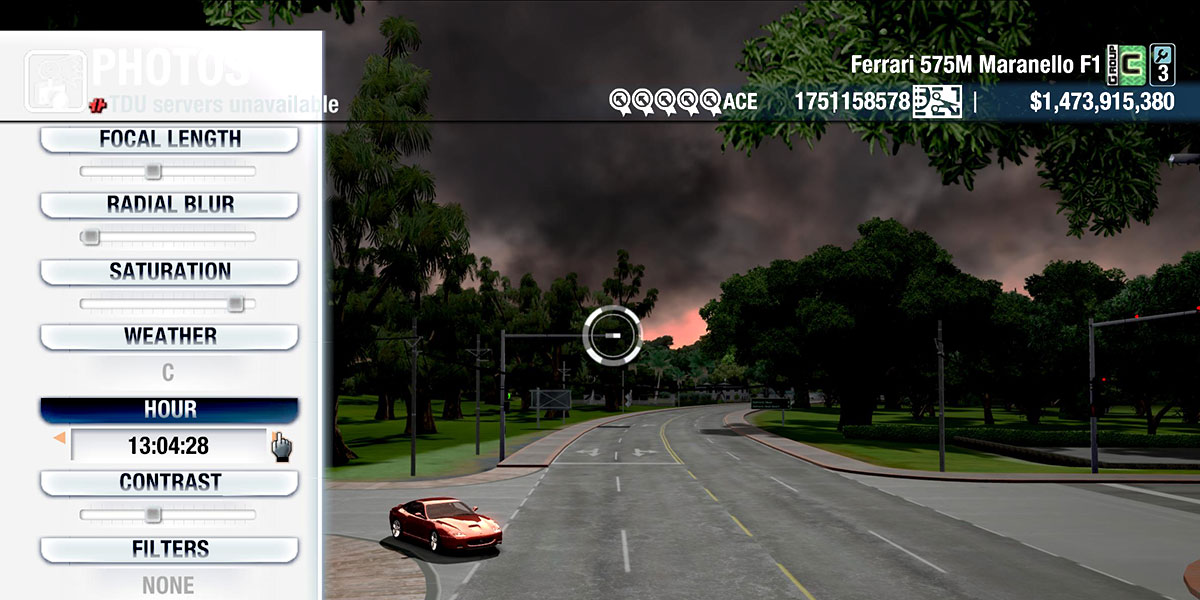The width and height of the screenshot is (1200, 600).
Task: Click the Focal Length slider handle
Action: [153, 172]
